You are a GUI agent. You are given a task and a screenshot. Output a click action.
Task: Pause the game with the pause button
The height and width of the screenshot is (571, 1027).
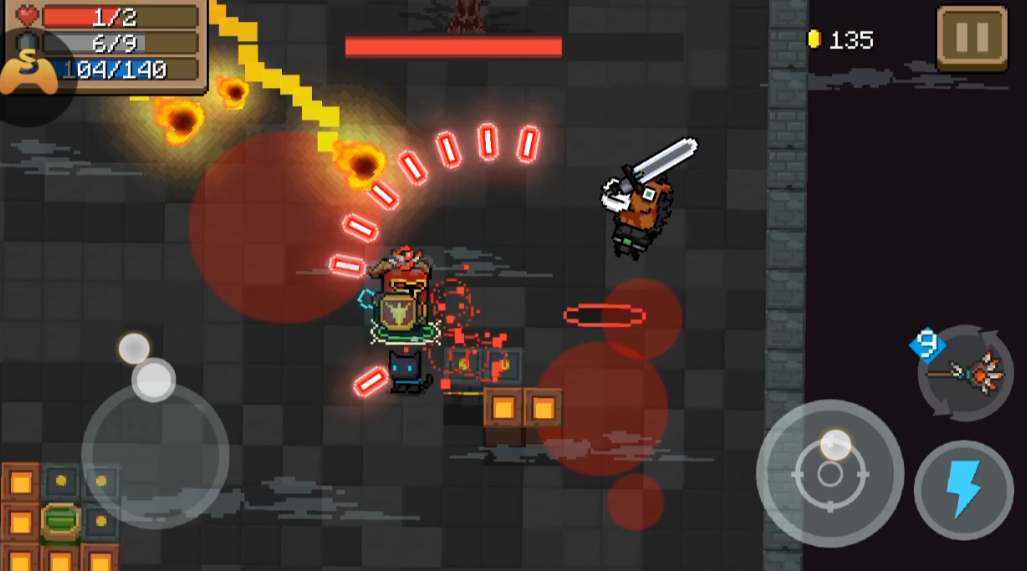pos(971,39)
